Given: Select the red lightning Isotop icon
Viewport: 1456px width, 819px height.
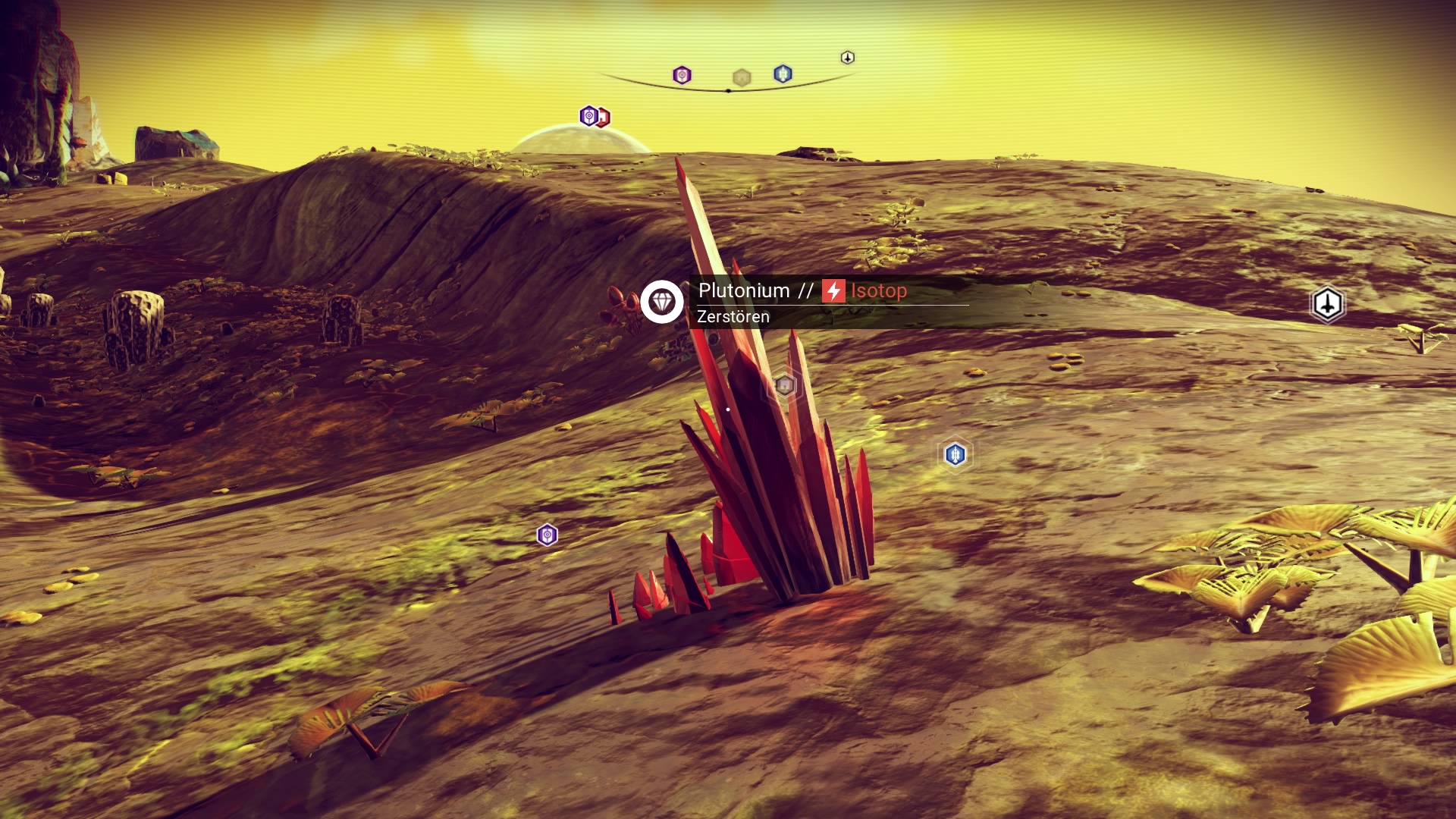Looking at the screenshot, I should (x=833, y=291).
